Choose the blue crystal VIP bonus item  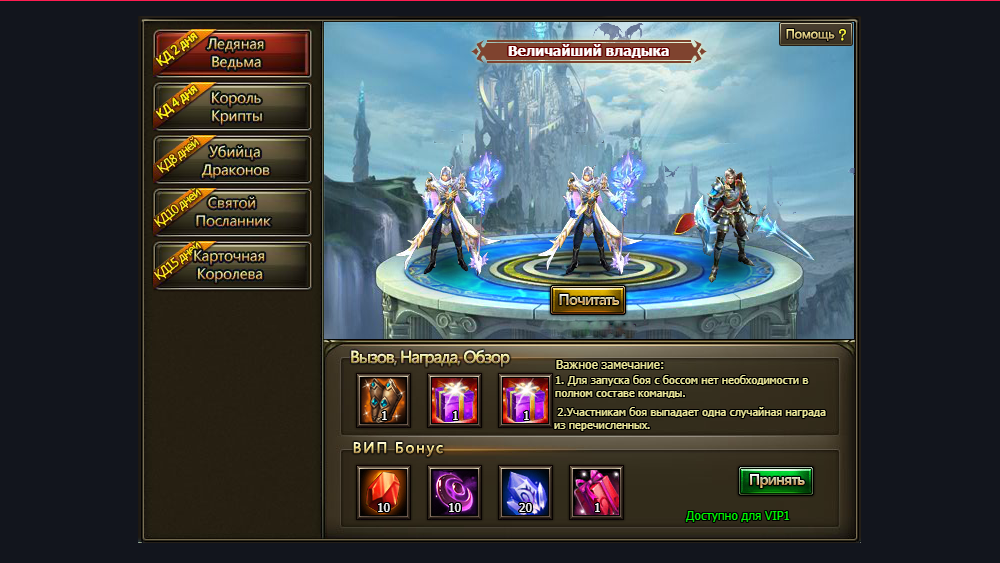pyautogui.click(x=525, y=492)
